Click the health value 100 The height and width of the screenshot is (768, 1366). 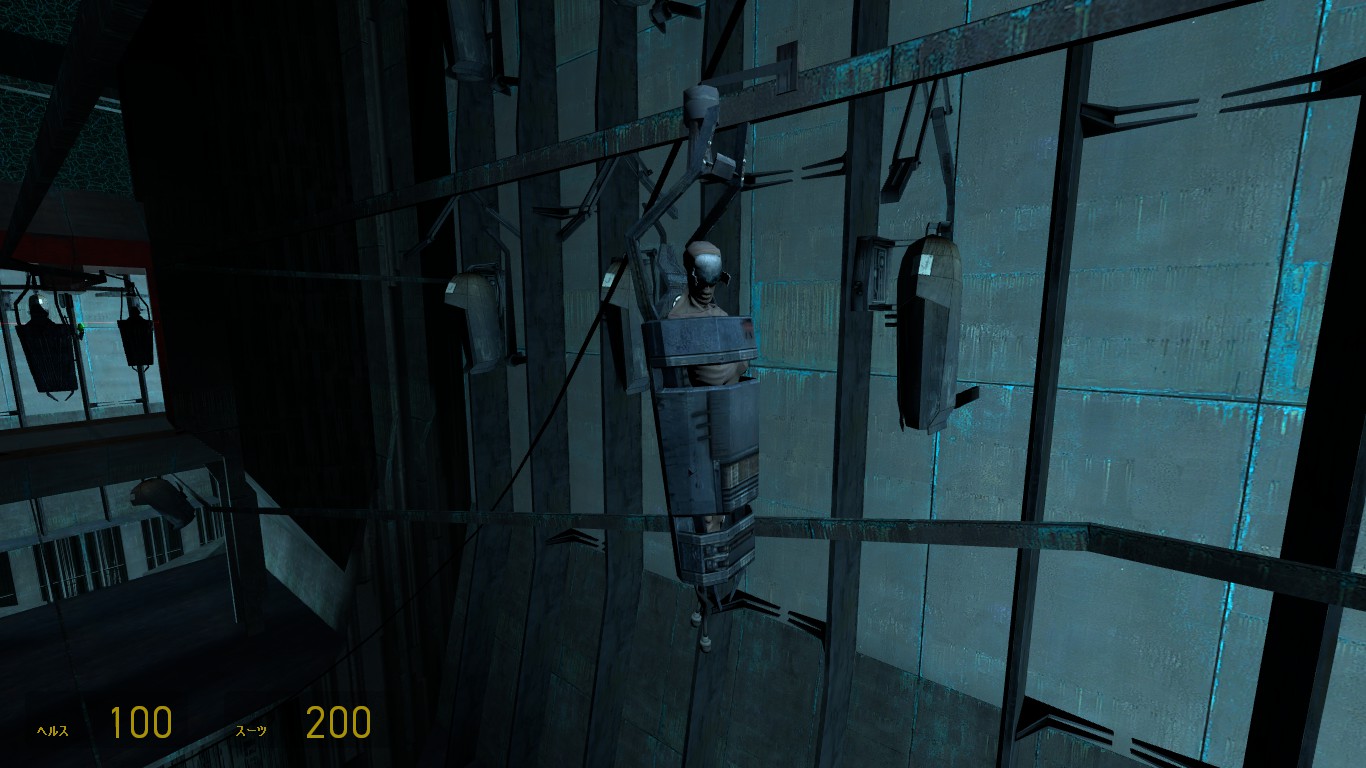142,722
